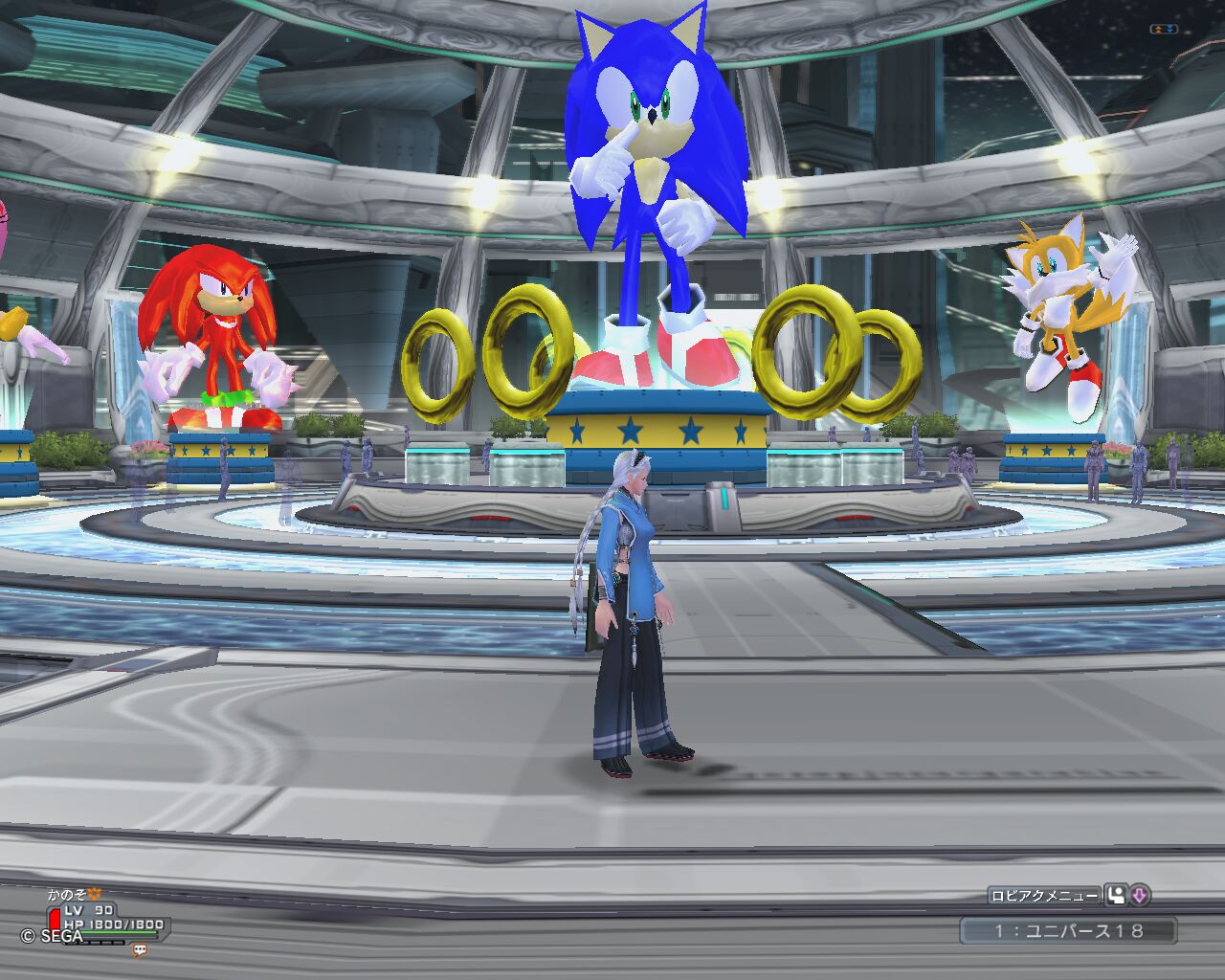
Task: Click the white seated-figure icon beside the lobby menu label
Action: [x=1116, y=896]
